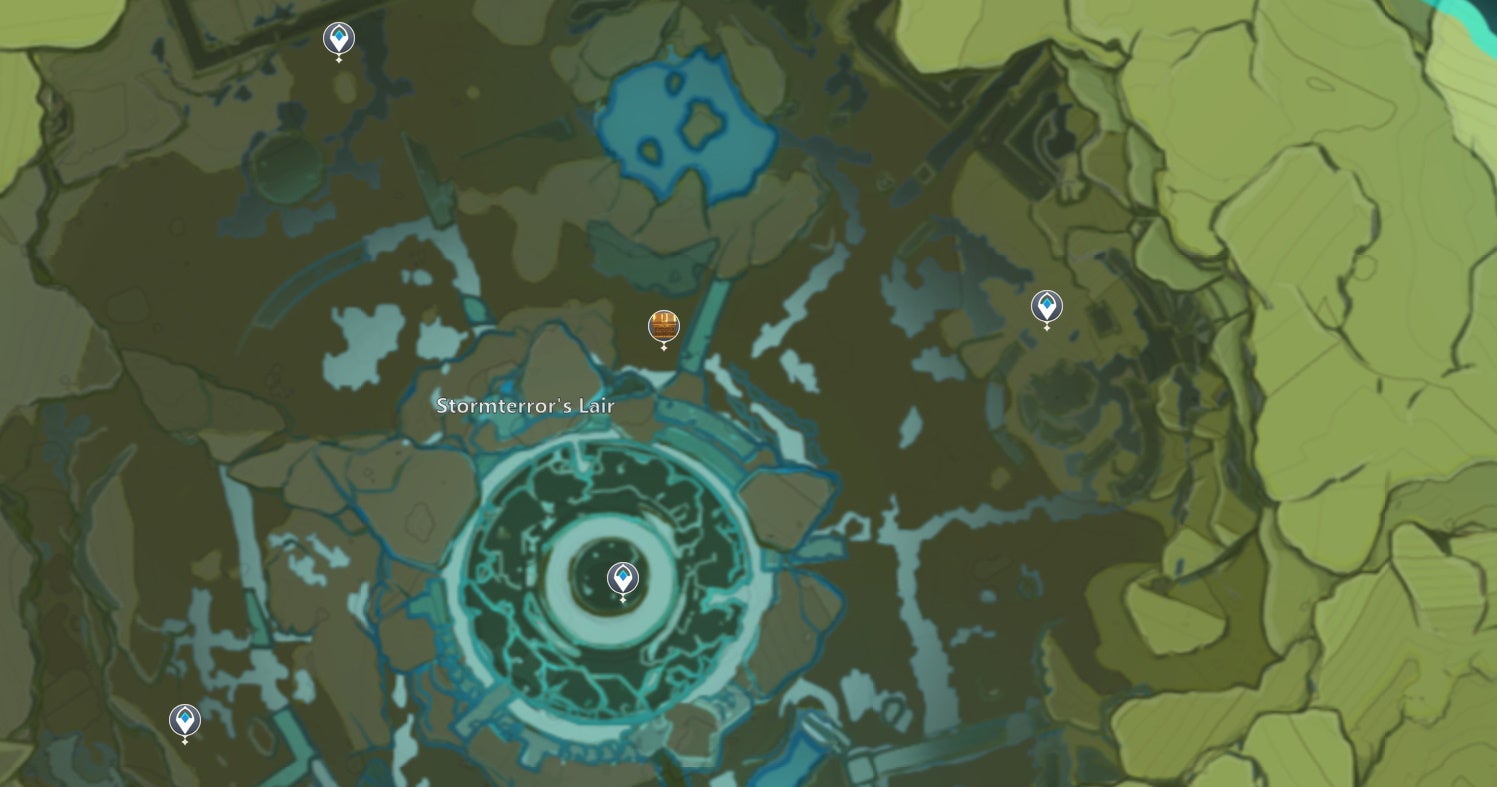Screen dimensions: 1497x787
Task: Select the orange treasure chest map marker
Action: [664, 326]
